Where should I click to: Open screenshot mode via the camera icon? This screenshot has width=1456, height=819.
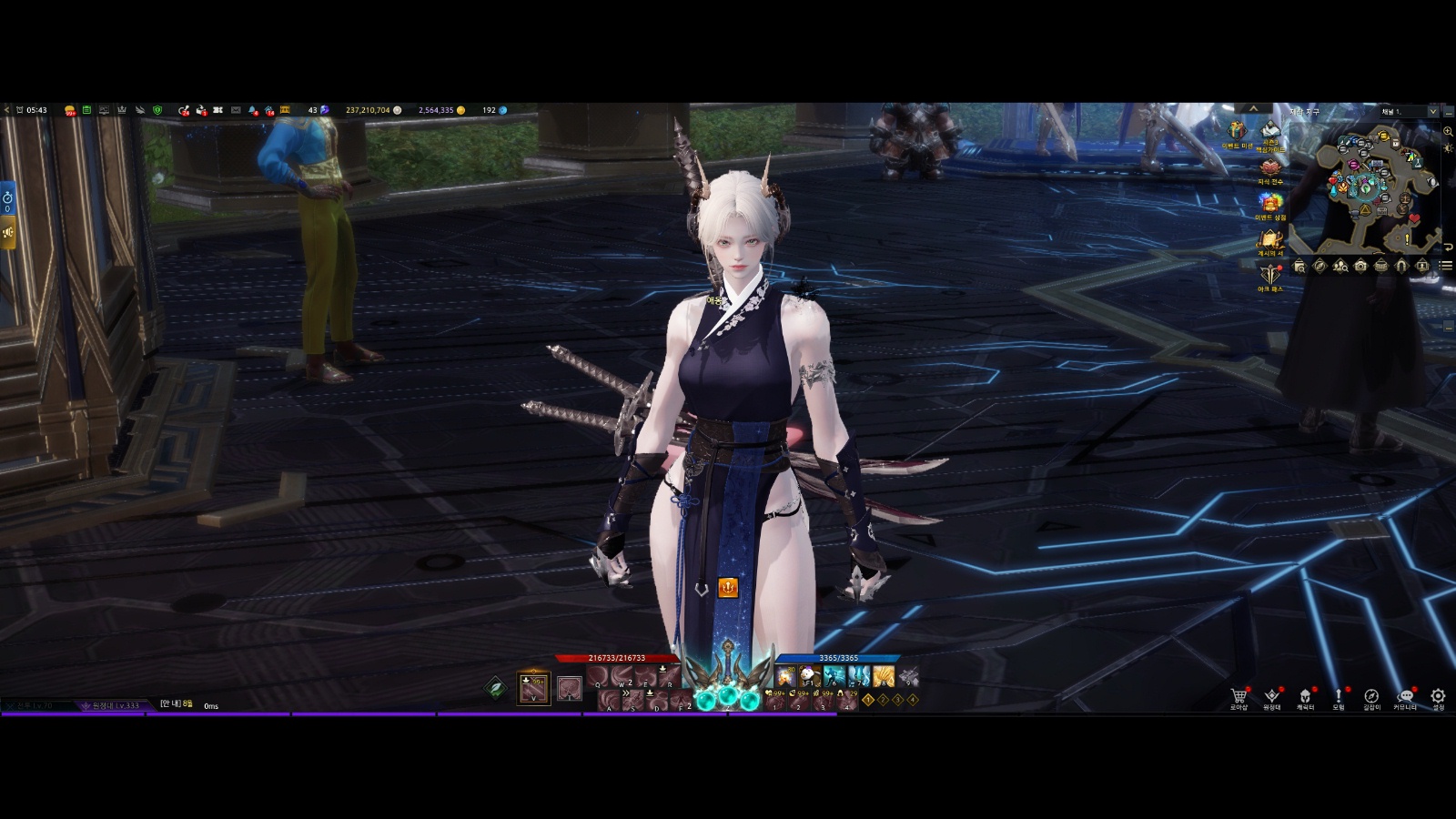pos(1360,266)
